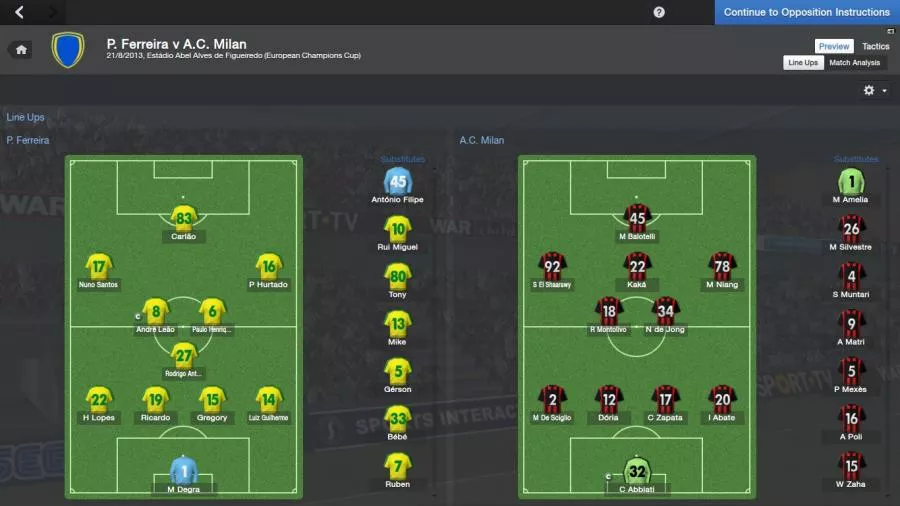Choose the Line Ups view

[x=803, y=63]
